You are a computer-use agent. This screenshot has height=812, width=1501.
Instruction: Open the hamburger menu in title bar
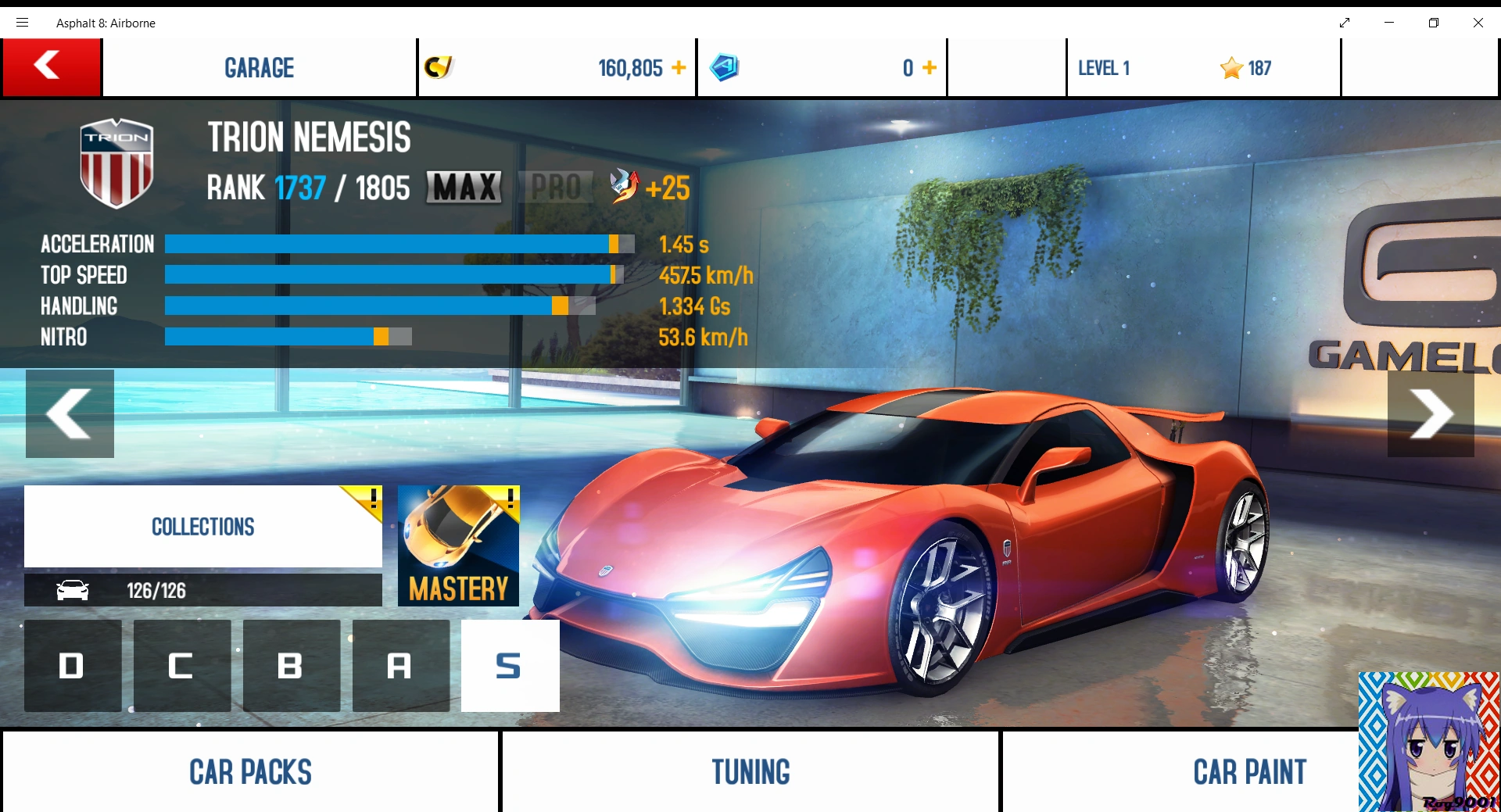22,23
